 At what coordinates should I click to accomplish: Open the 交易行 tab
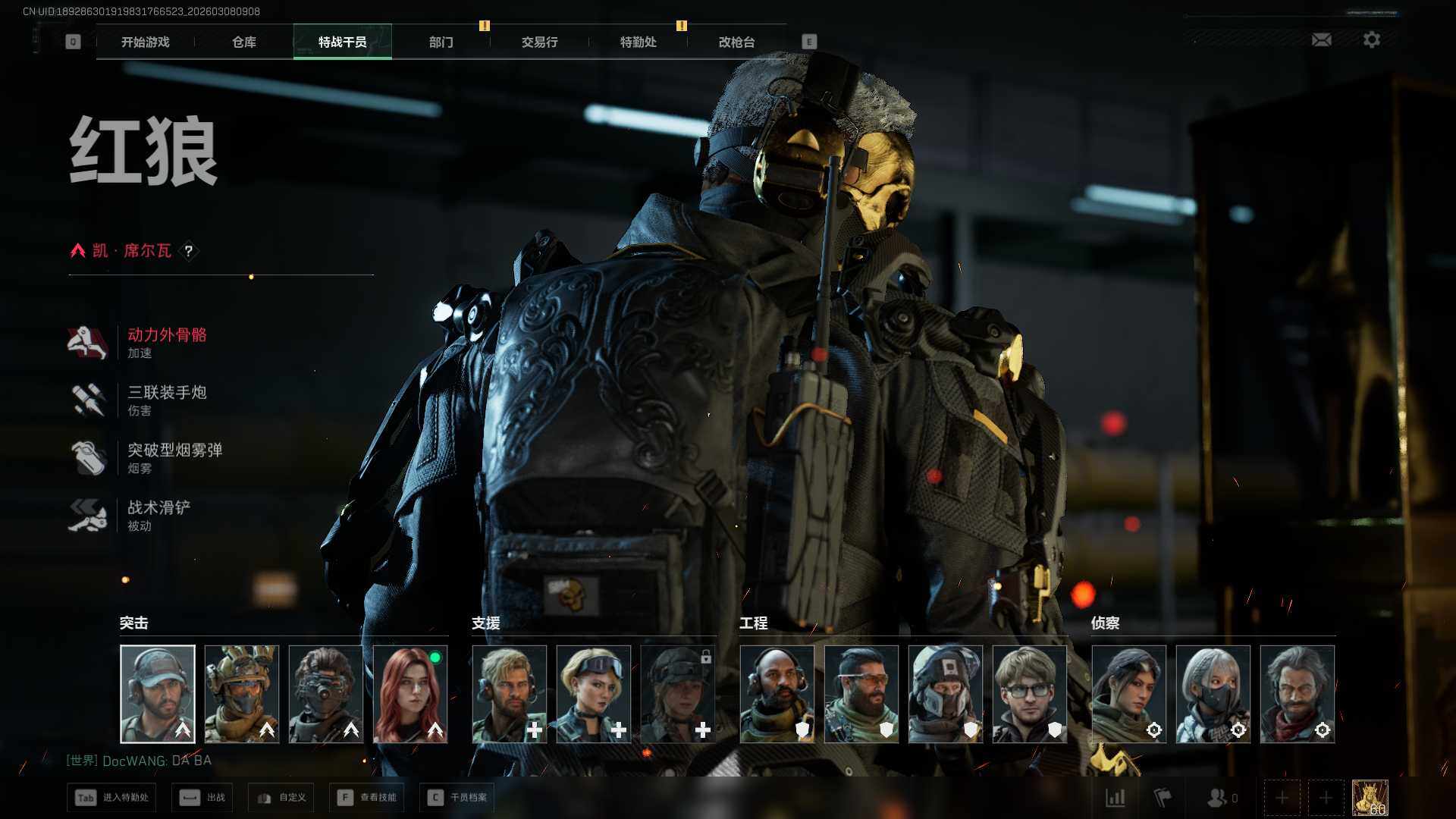pyautogui.click(x=540, y=42)
